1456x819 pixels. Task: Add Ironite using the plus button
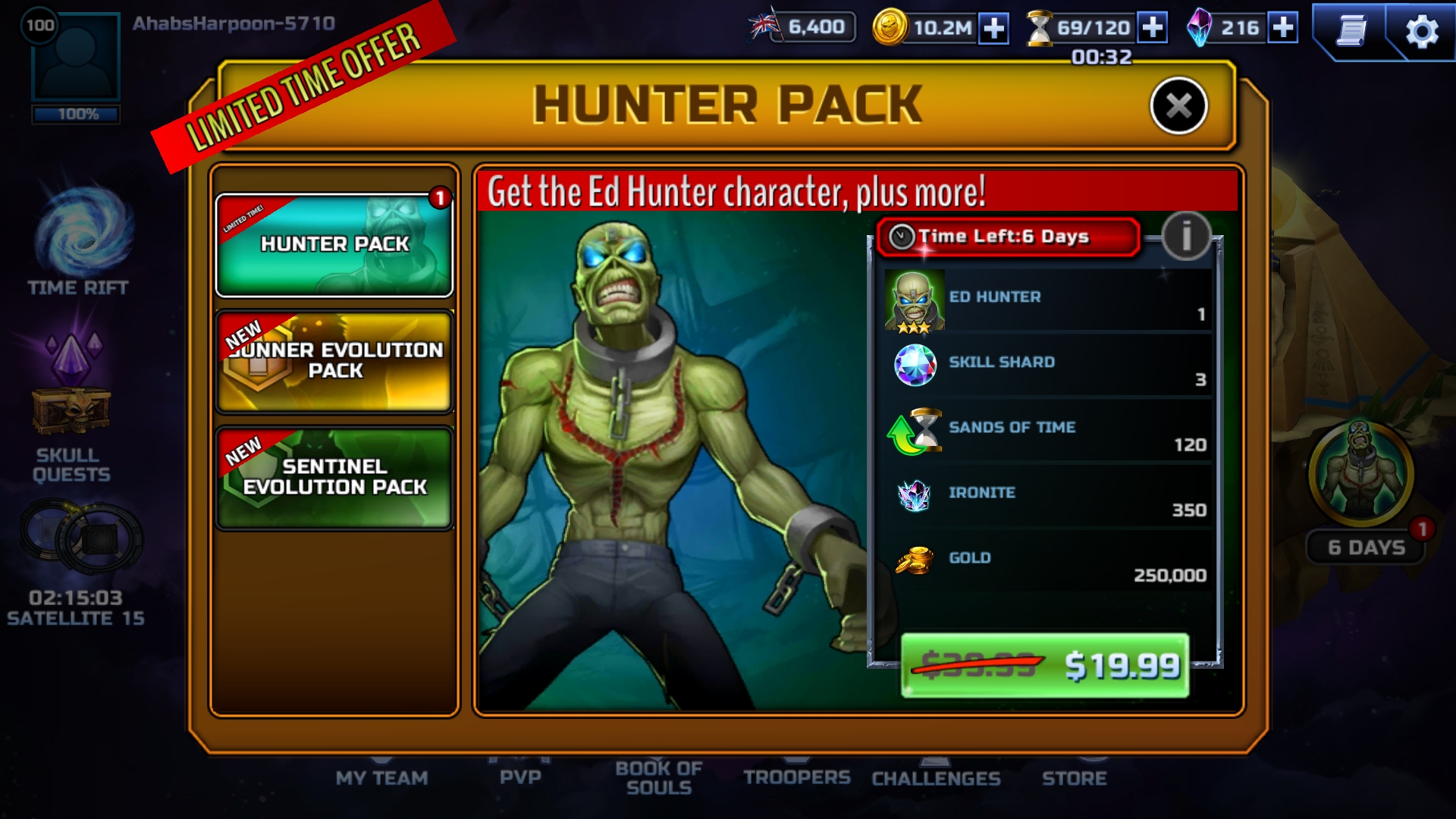[x=1282, y=28]
